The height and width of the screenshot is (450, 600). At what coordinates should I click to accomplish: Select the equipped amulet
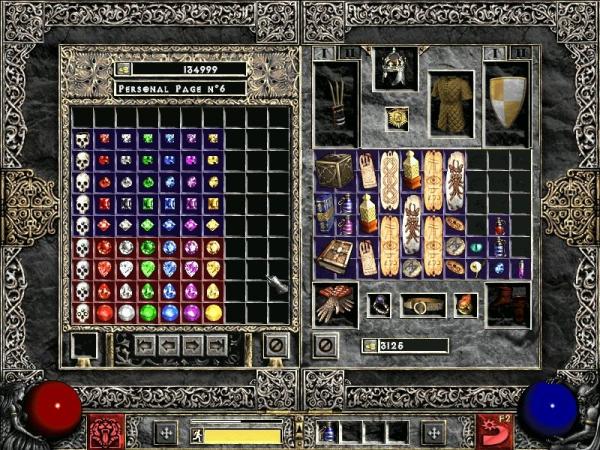396,119
